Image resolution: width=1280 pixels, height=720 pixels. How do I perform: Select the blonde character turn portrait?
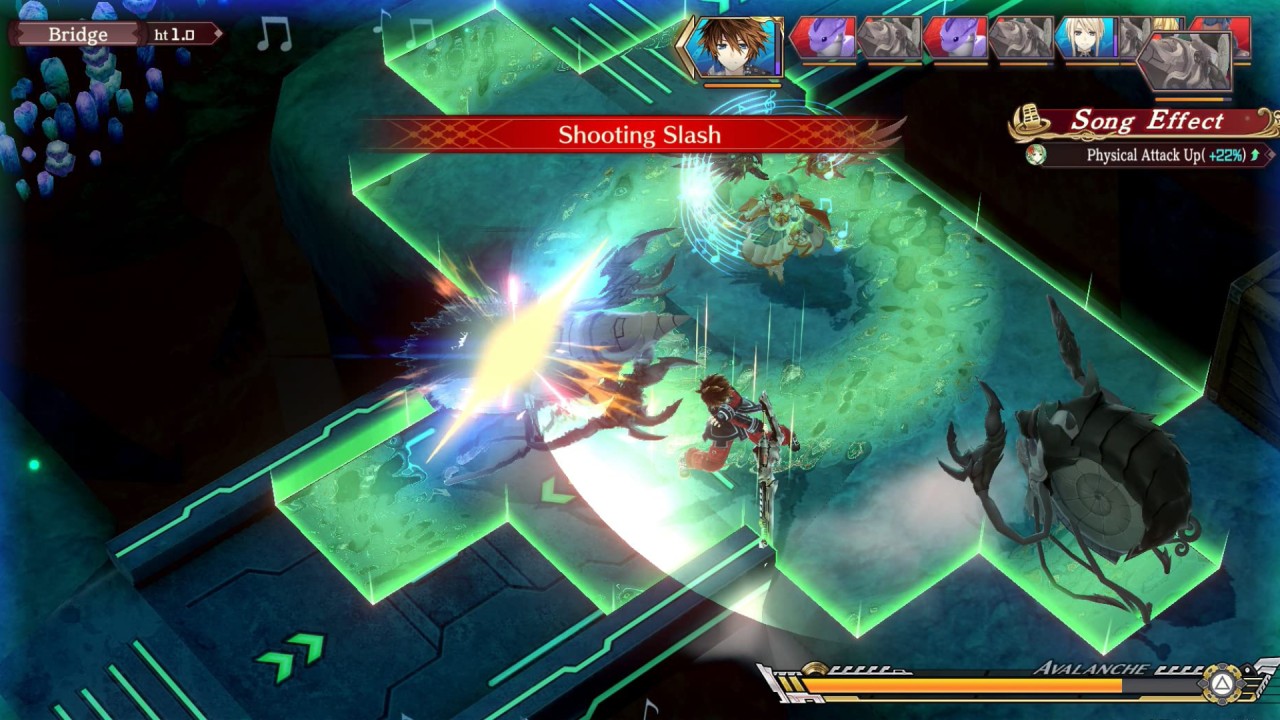click(1086, 38)
